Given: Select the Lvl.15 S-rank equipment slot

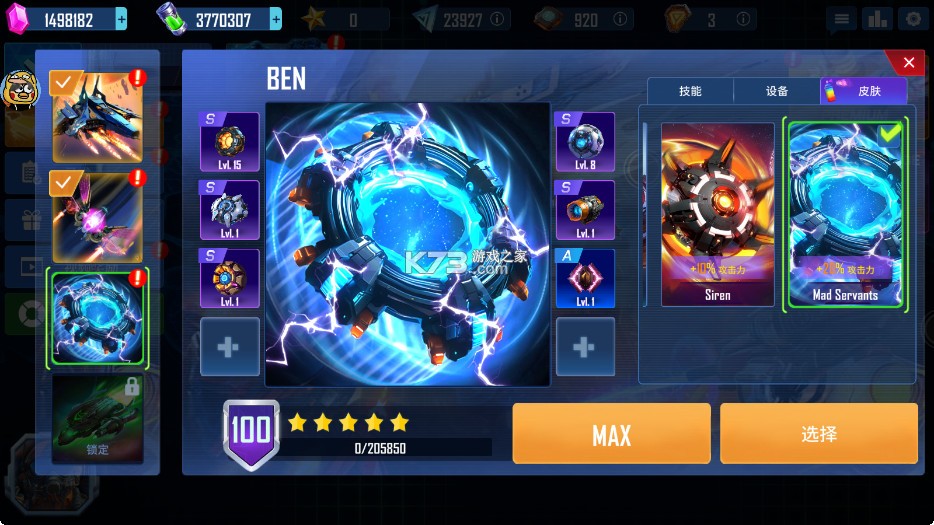Looking at the screenshot, I should (229, 142).
